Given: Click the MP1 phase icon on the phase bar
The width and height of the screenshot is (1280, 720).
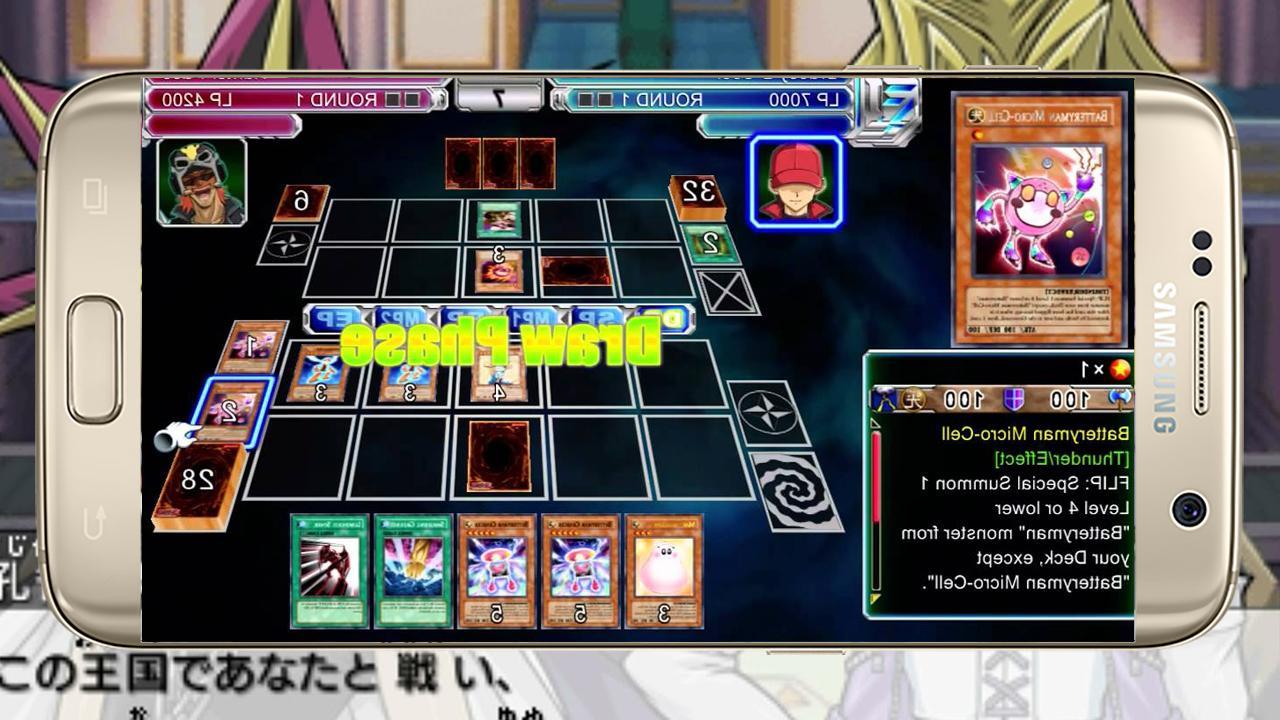Looking at the screenshot, I should click(x=530, y=318).
